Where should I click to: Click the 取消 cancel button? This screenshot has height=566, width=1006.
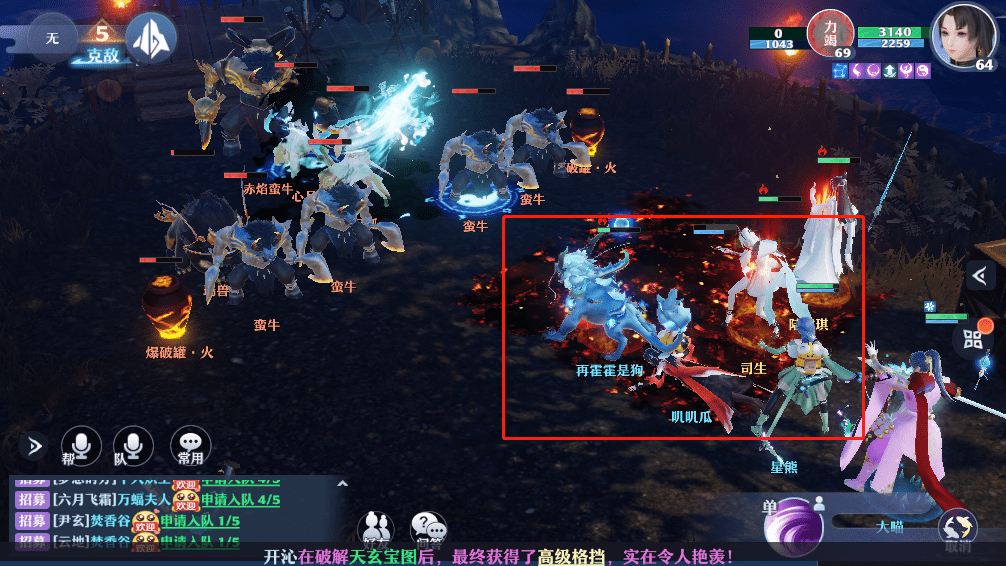pos(957,529)
